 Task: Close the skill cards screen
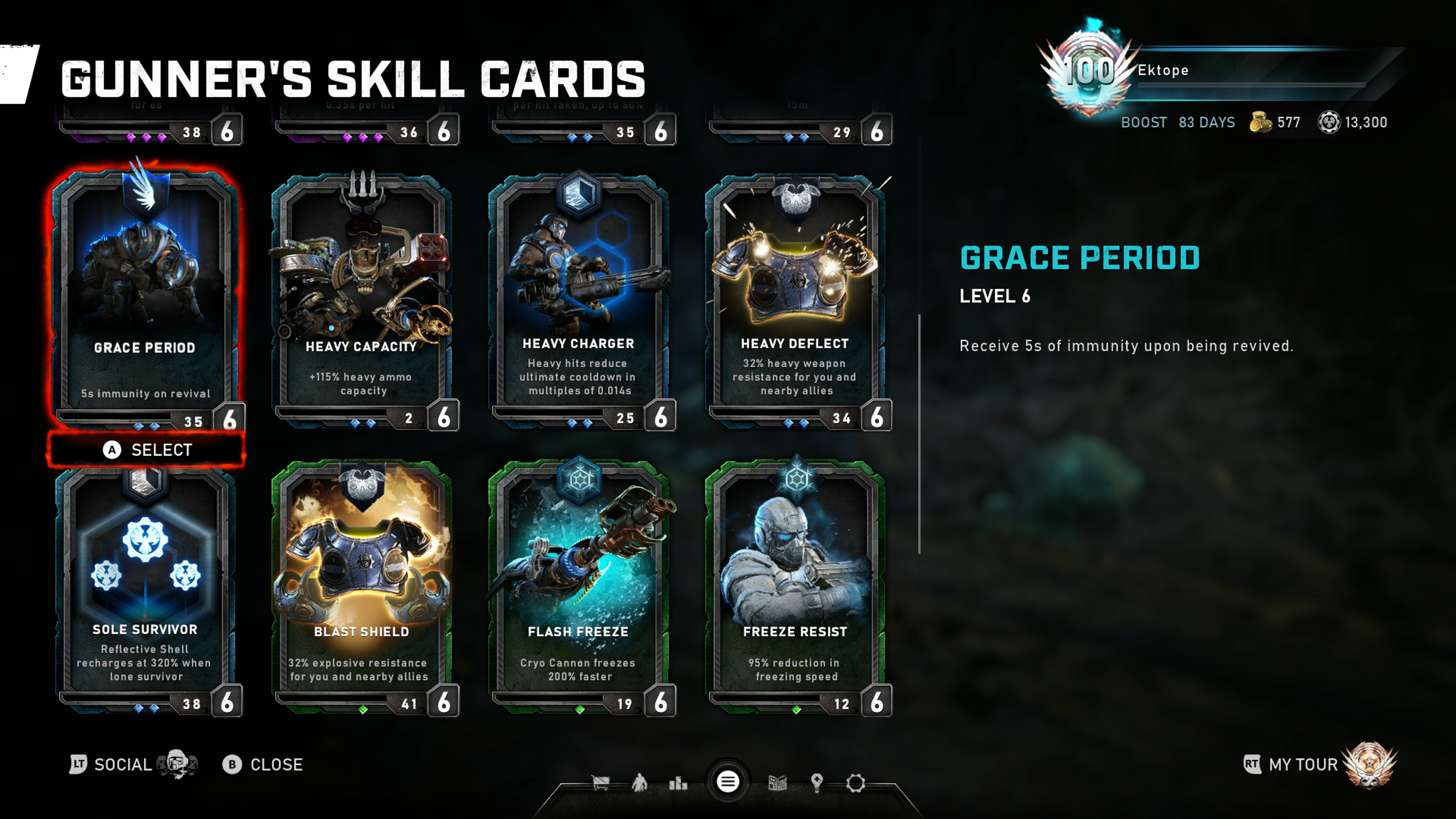[263, 764]
